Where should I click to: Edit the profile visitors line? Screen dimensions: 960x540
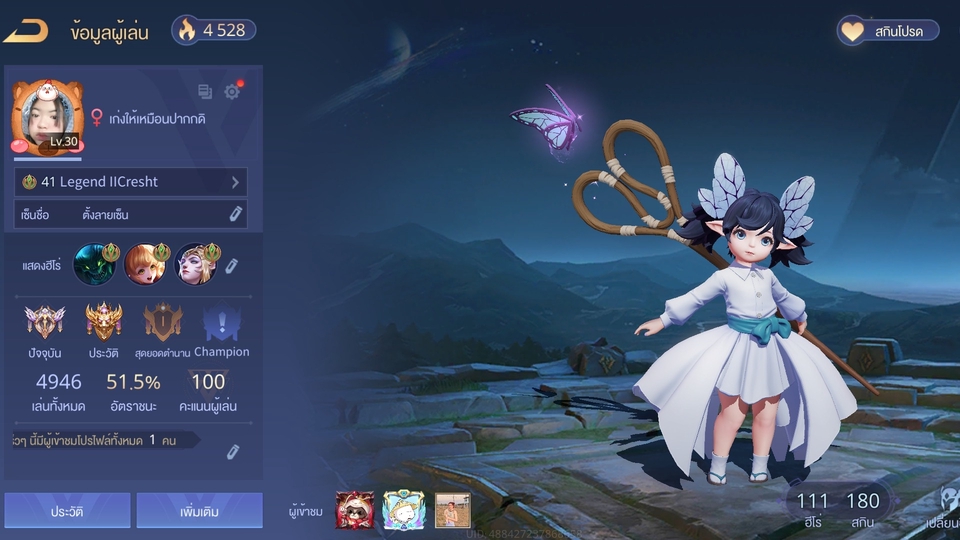coord(232,452)
